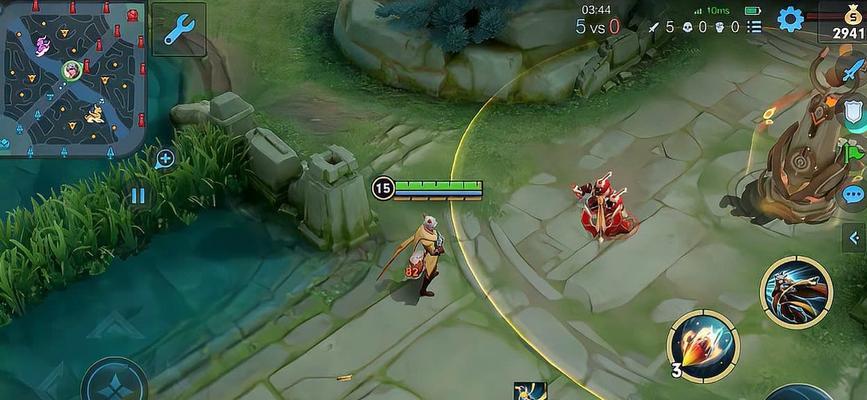Open the shop via gold counter
Screen dimensions: 867x400
(x=845, y=22)
